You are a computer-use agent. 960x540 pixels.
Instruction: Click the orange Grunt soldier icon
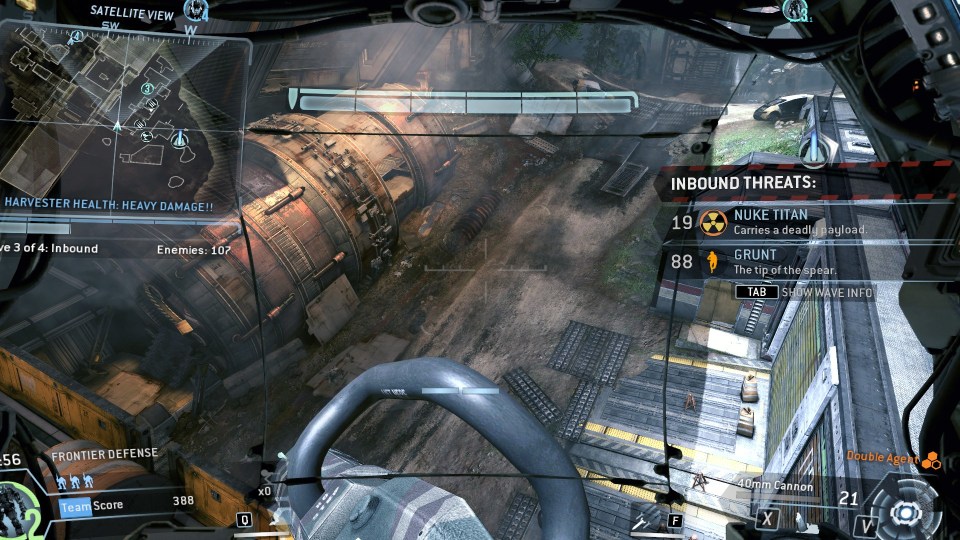pyautogui.click(x=713, y=262)
